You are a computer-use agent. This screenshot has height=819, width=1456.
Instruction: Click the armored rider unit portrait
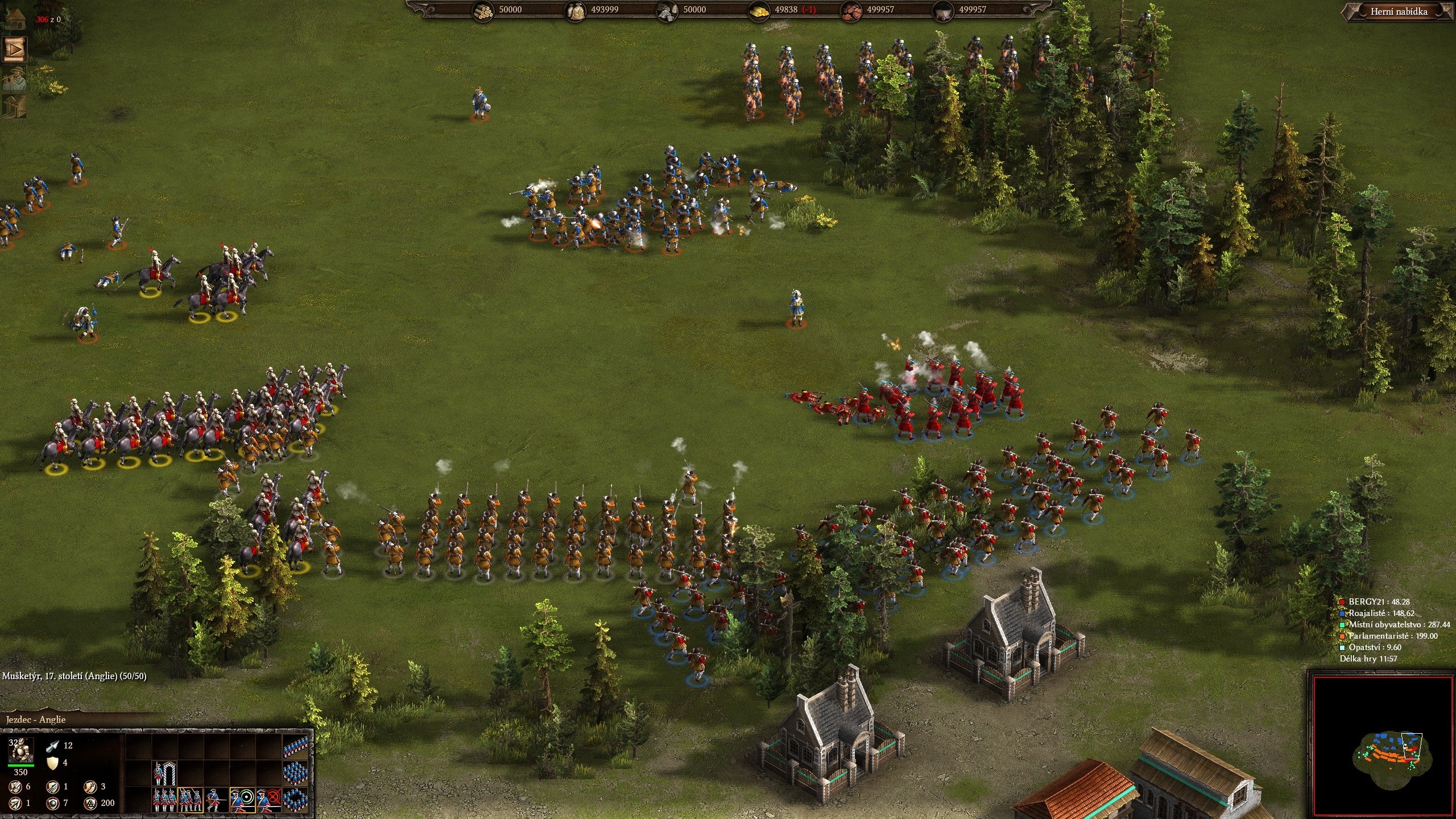[x=21, y=750]
